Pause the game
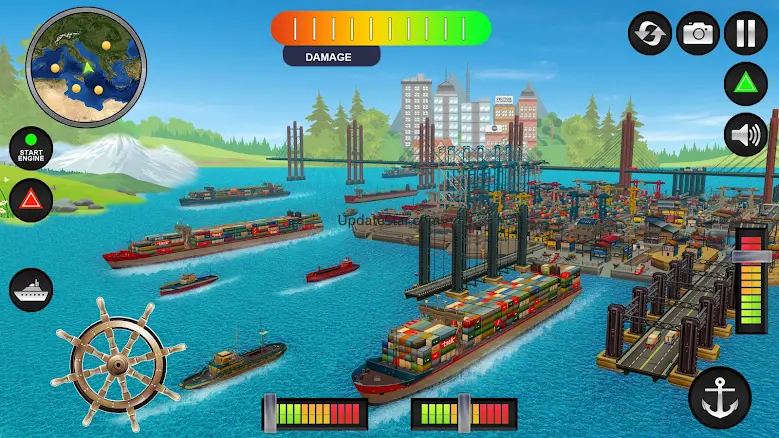The width and height of the screenshot is (779, 438). tap(746, 34)
